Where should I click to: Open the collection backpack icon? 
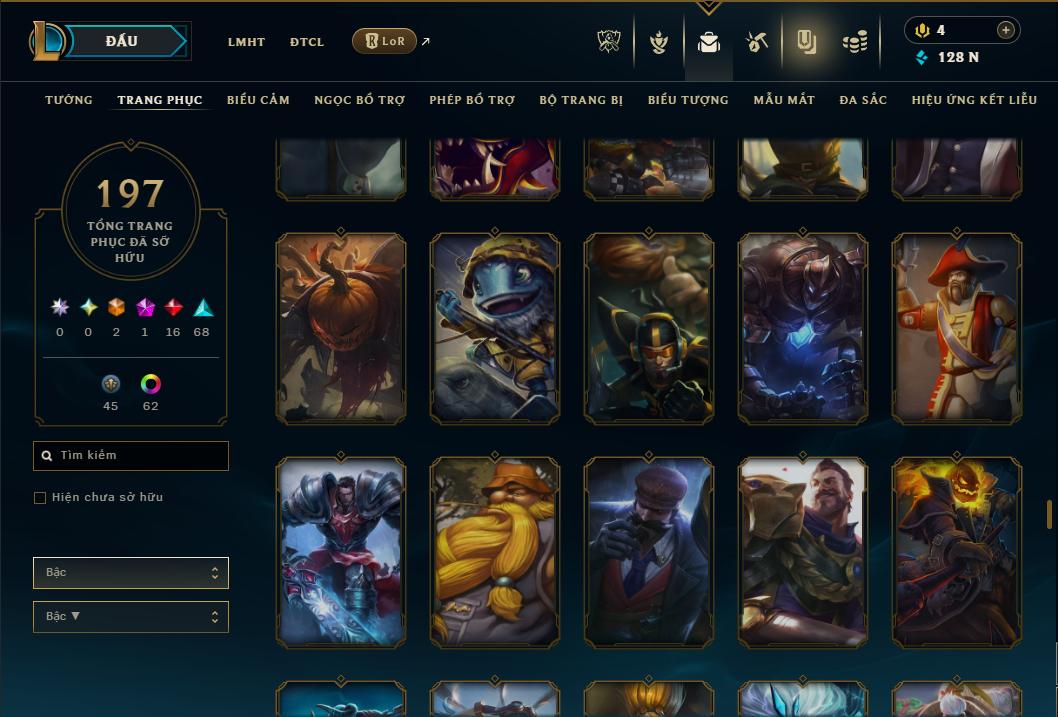[x=709, y=42]
